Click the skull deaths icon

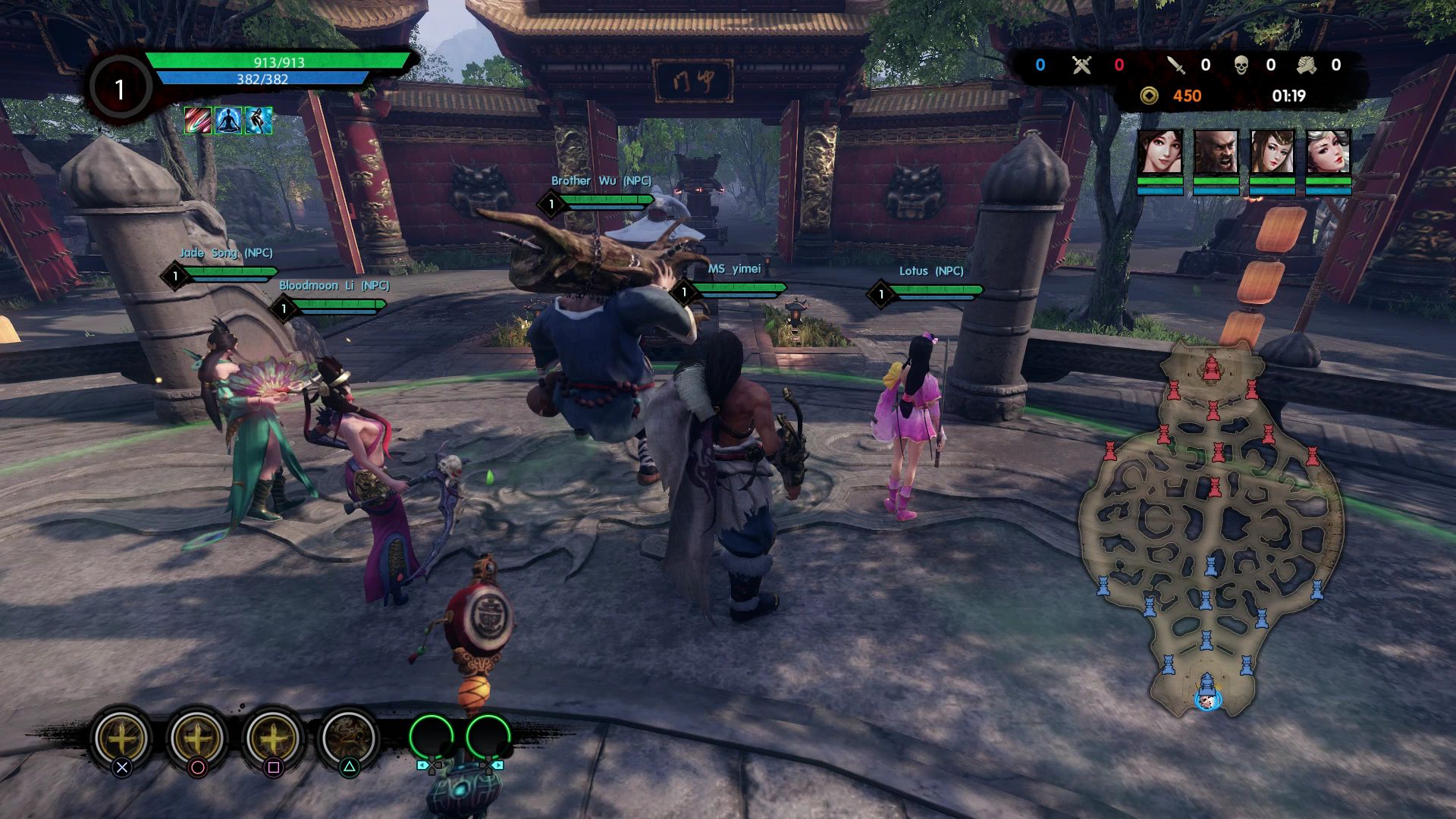1241,65
